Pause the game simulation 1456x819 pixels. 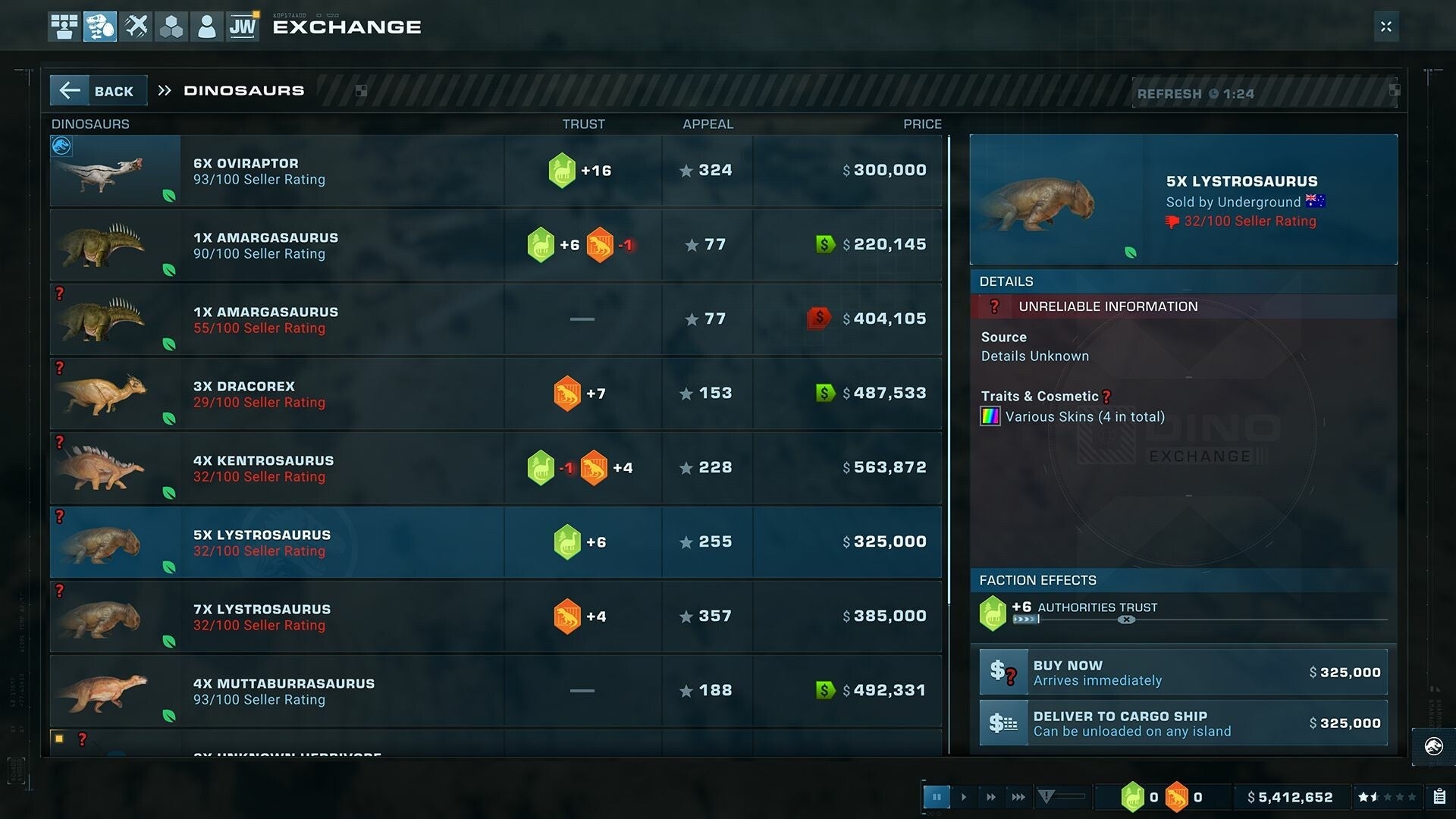[937, 797]
